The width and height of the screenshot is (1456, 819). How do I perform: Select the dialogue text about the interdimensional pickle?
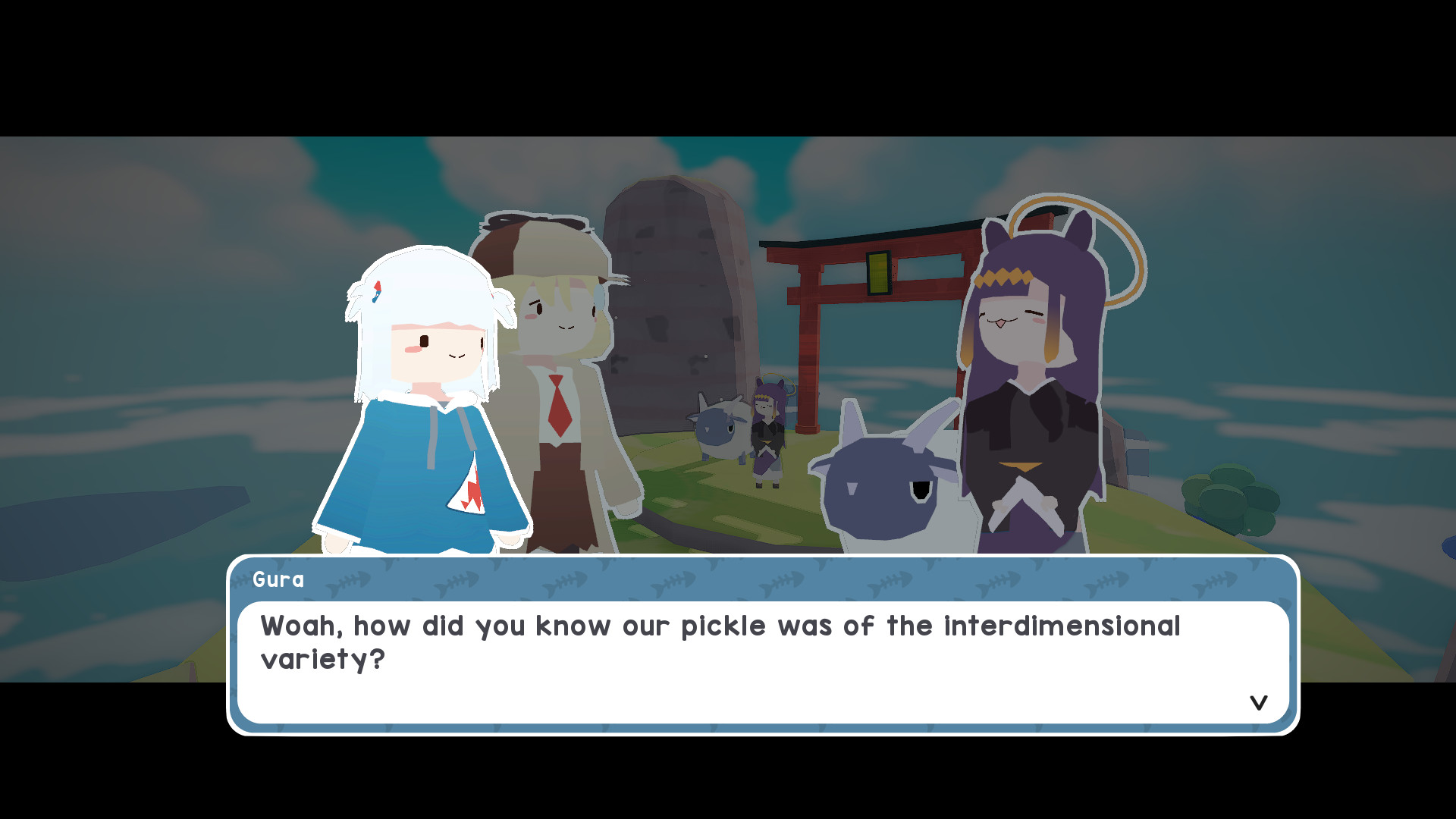point(720,641)
